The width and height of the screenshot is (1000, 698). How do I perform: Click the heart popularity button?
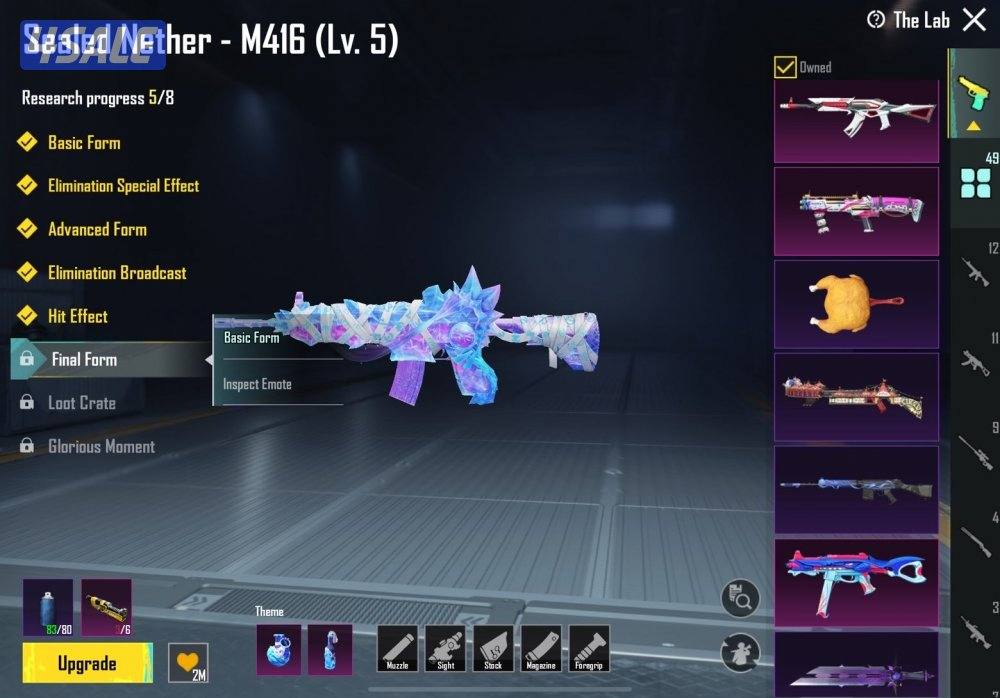click(188, 663)
